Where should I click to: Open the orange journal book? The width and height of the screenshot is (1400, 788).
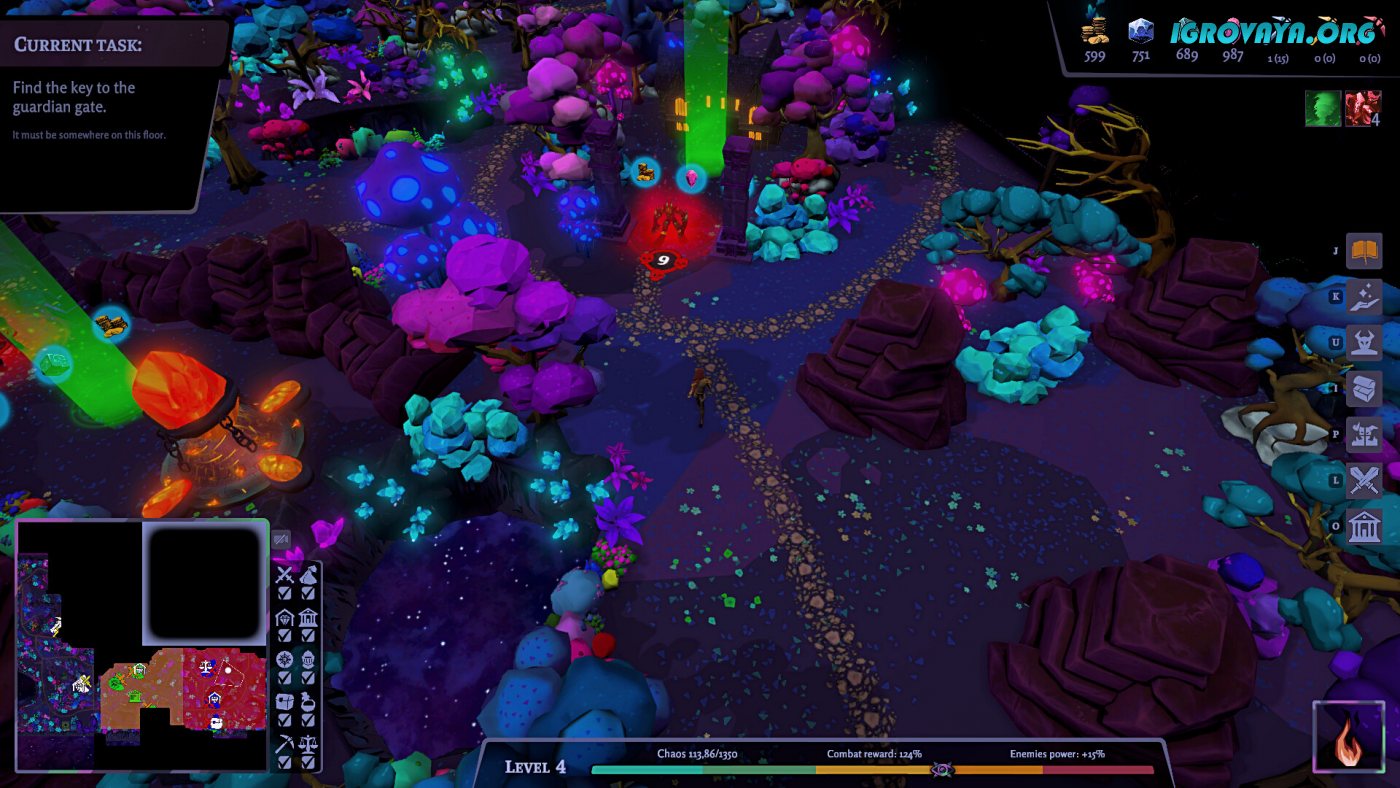coord(1364,251)
